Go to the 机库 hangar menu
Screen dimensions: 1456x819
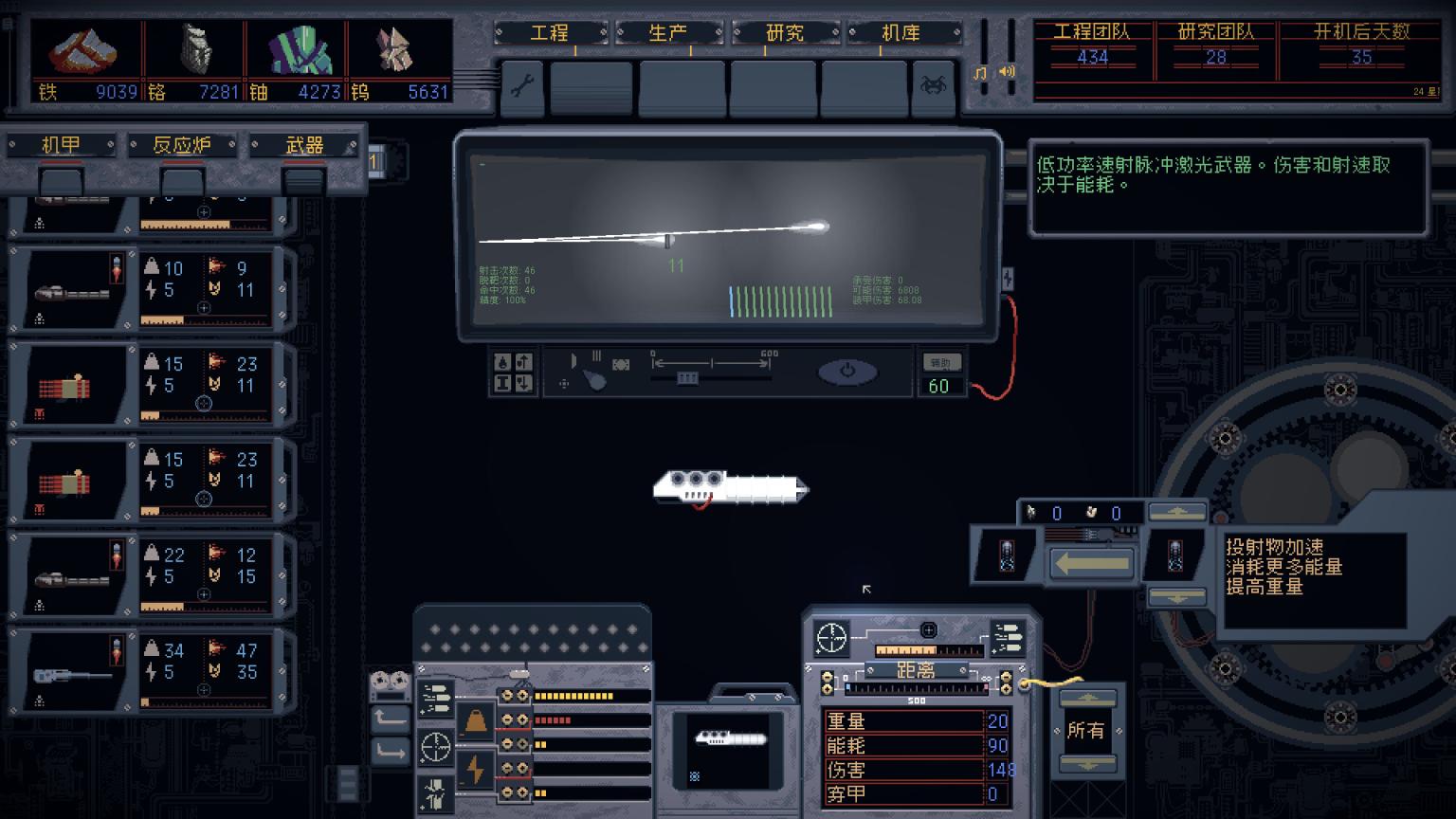point(901,33)
